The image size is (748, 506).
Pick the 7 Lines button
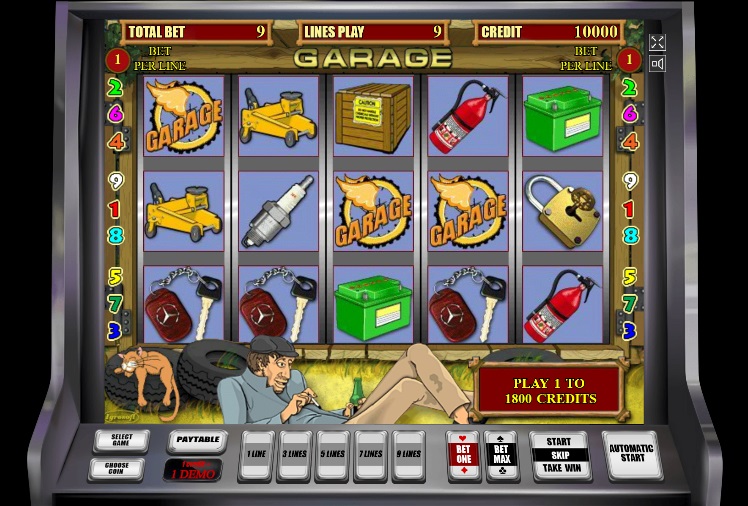tap(370, 455)
